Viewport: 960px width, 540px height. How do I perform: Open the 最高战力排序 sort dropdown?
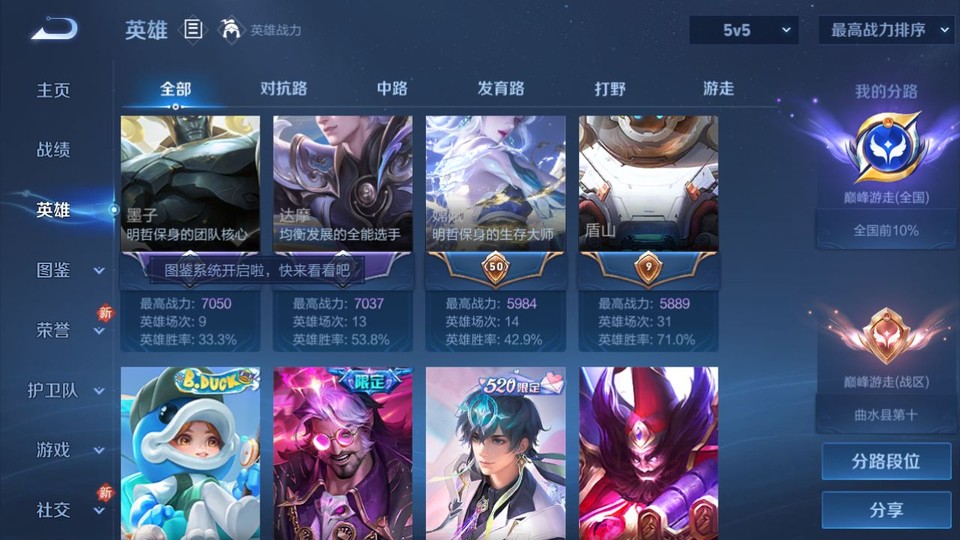(886, 30)
